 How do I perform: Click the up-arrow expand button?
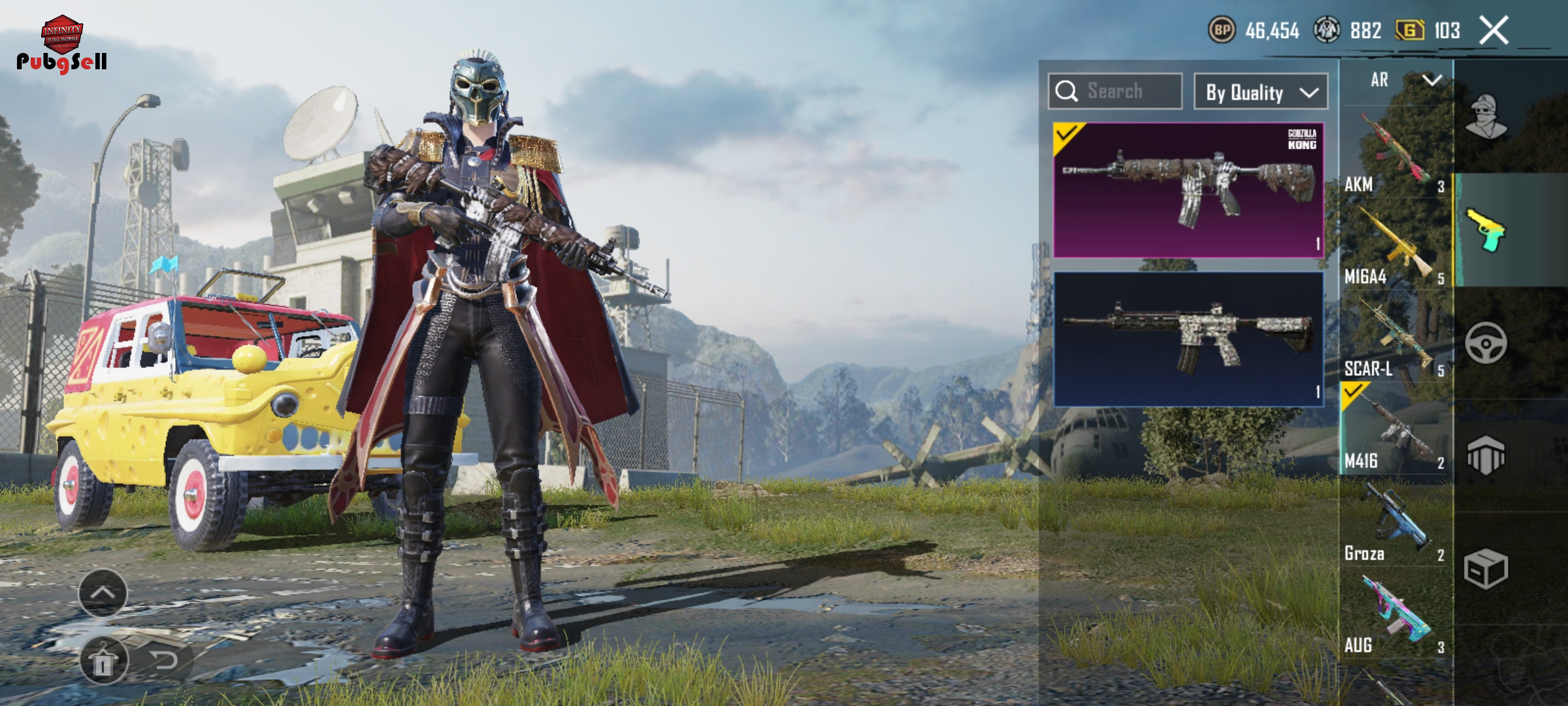click(103, 592)
